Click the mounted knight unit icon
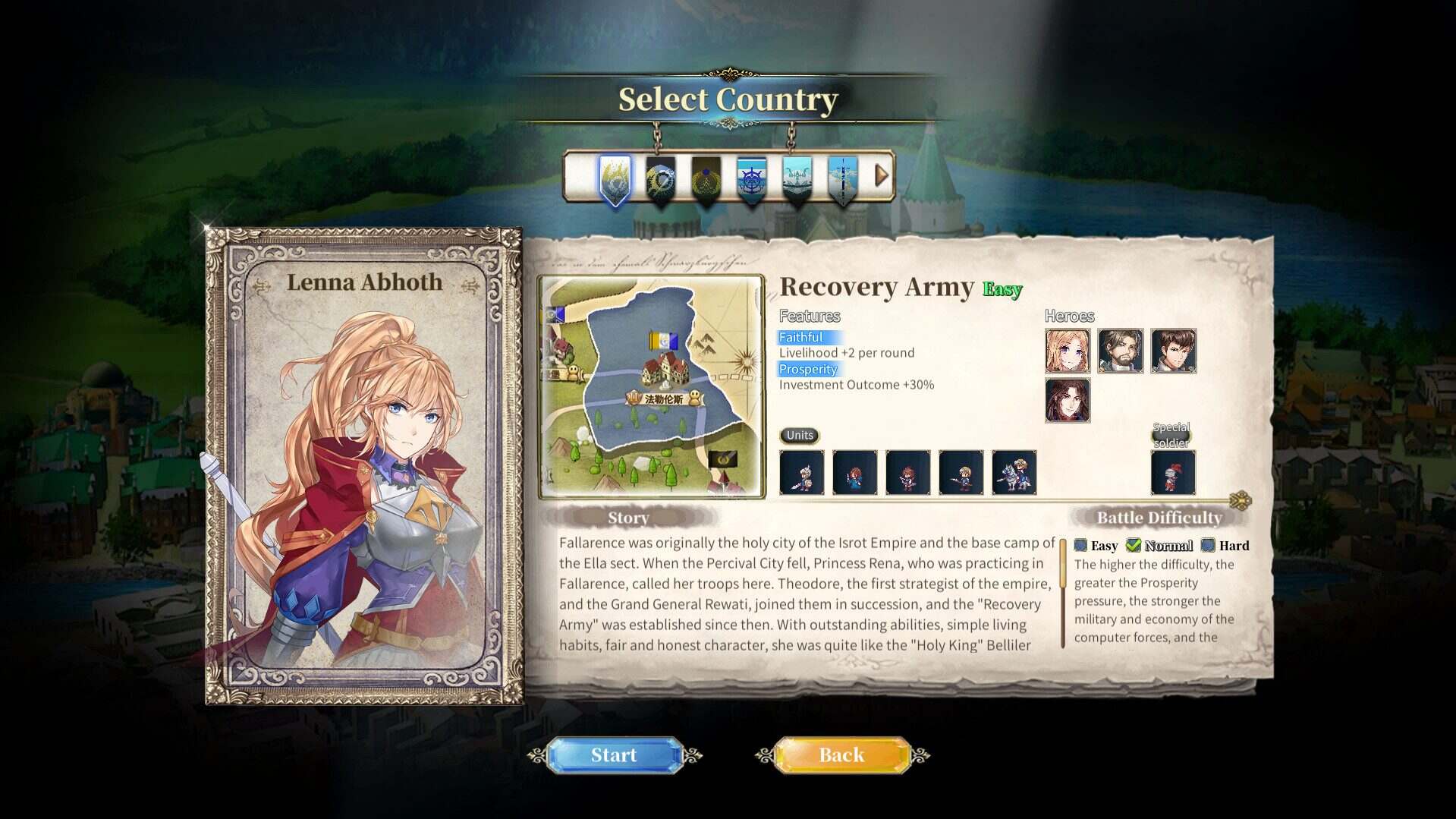This screenshot has width=1456, height=819. point(1015,472)
